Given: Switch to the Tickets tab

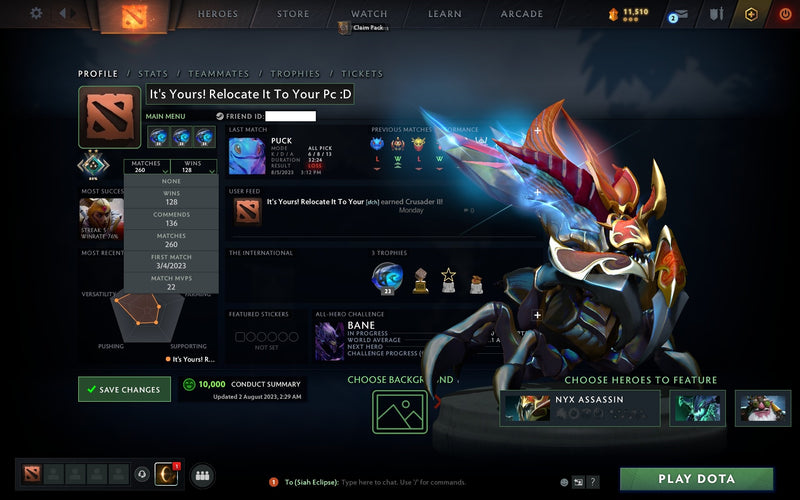Looking at the screenshot, I should pos(362,74).
